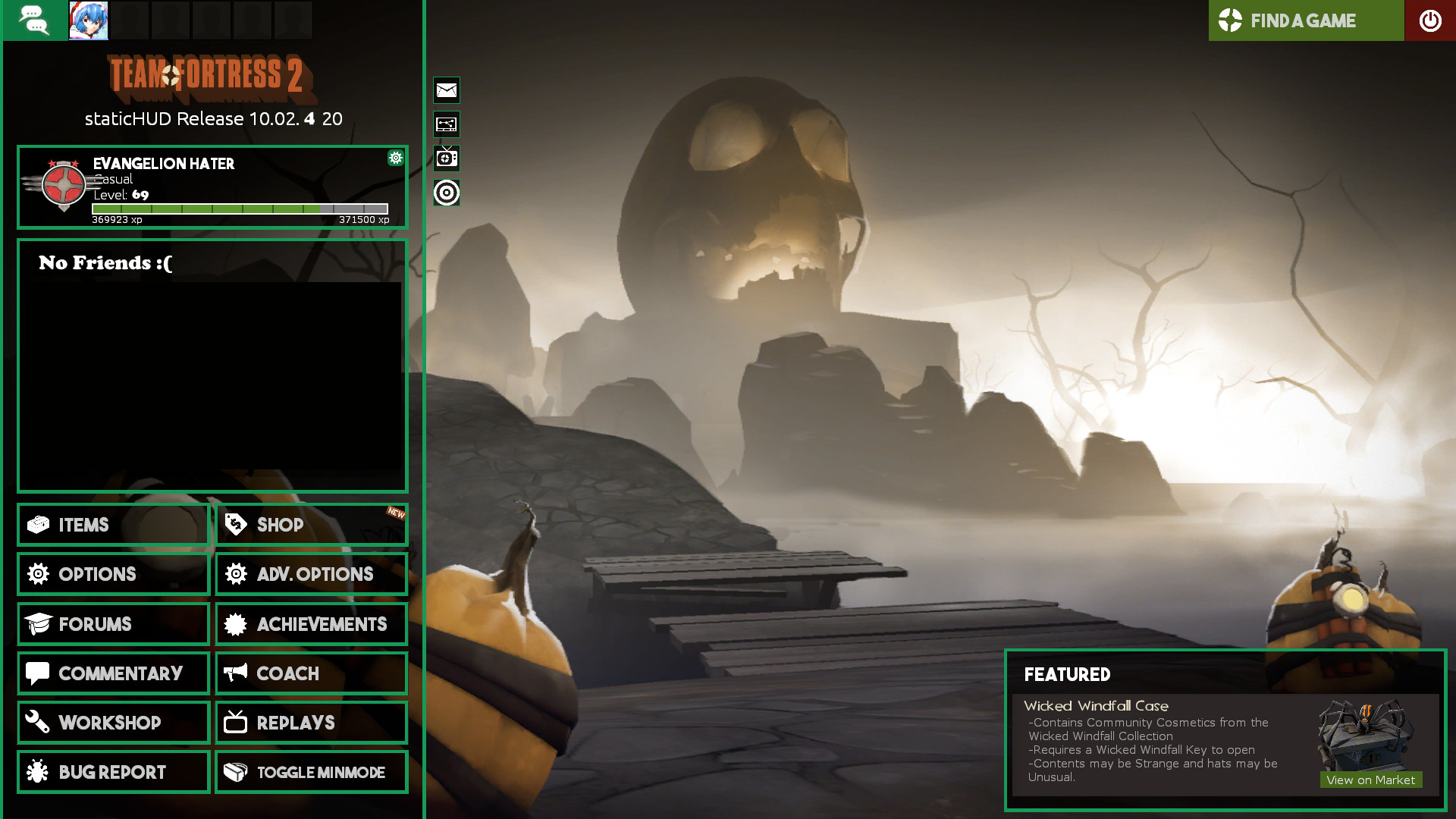Open the Options menu
This screenshot has height=819, width=1456.
(x=113, y=574)
